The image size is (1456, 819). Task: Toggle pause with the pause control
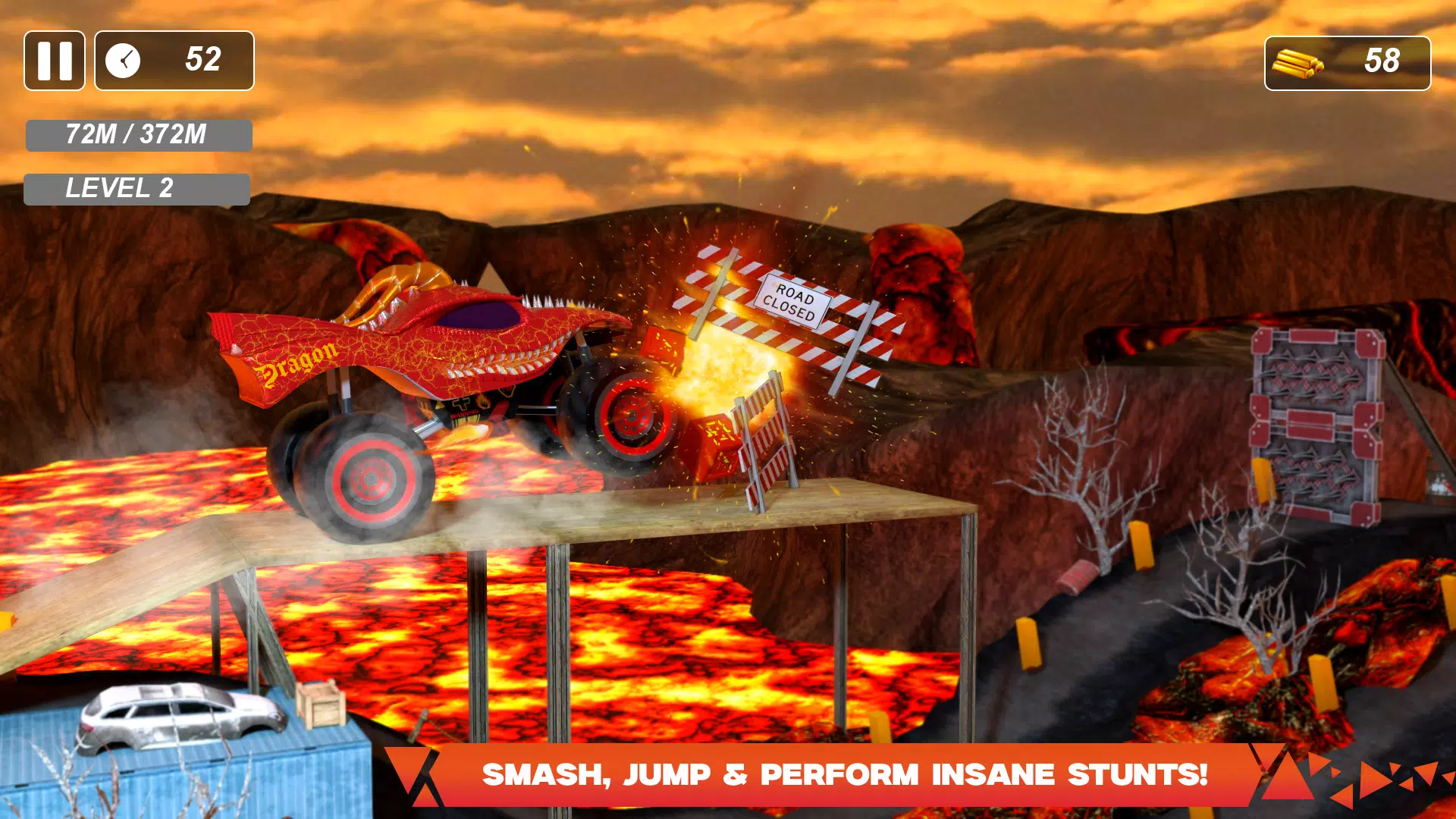click(x=54, y=60)
